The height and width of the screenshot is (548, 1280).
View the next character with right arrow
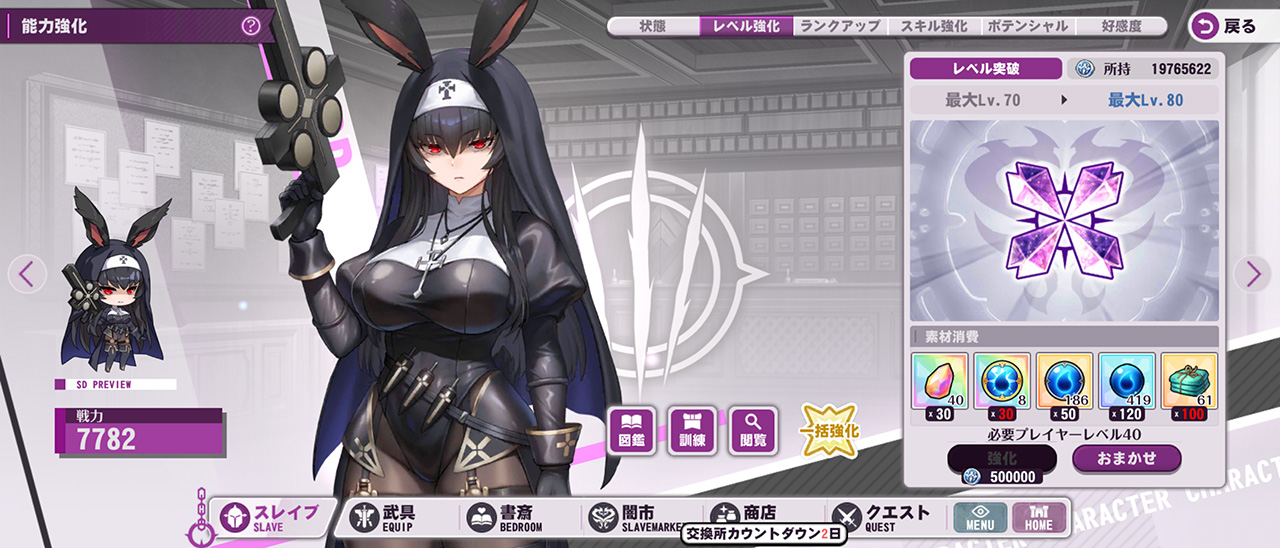1252,273
